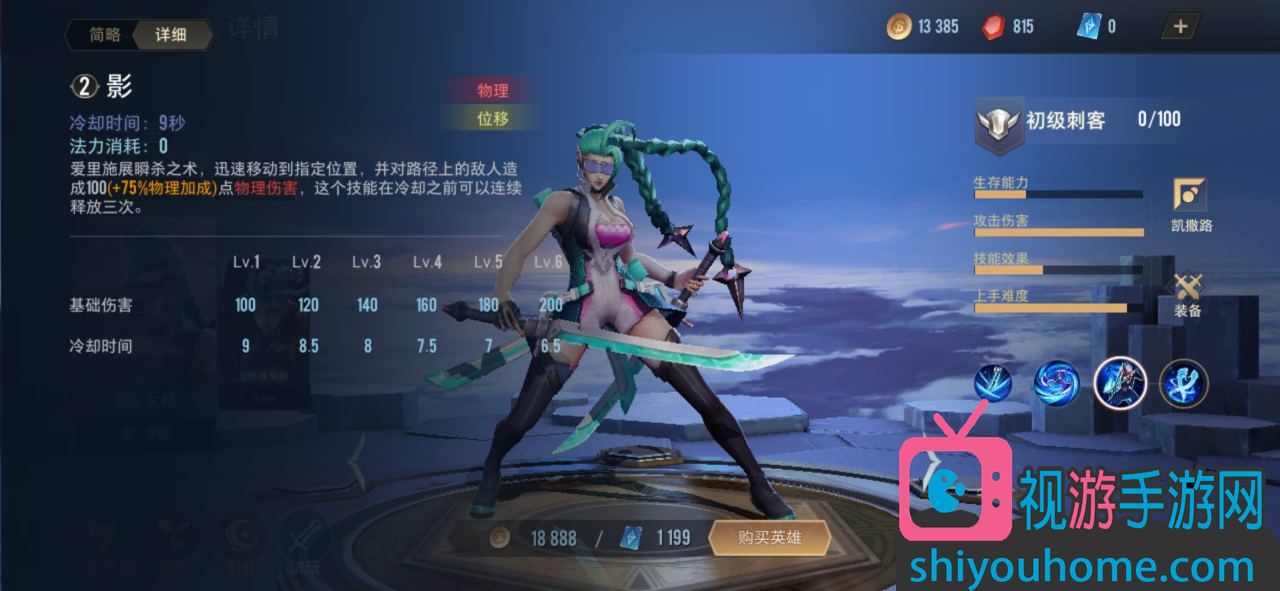This screenshot has height=591, width=1280.
Task: Open the 凯撒路 lane recommendation icon
Action: coord(1189,196)
